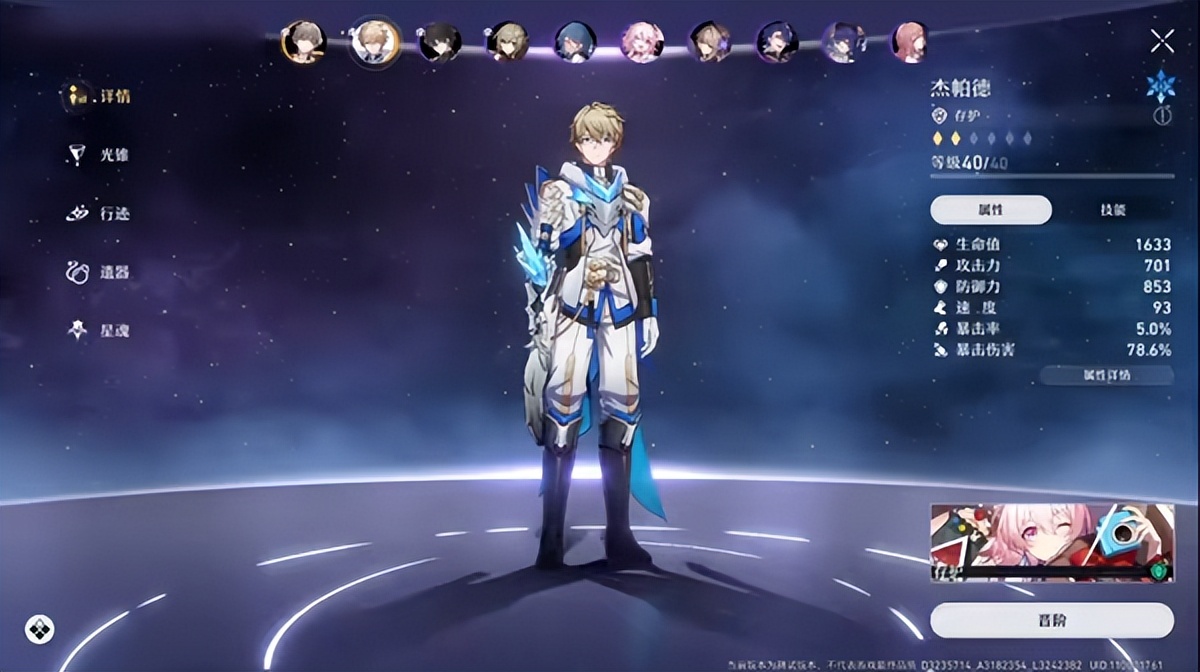Image resolution: width=1200 pixels, height=672 pixels.
Task: Switch to pink-haired March 7th portrait
Action: tap(641, 43)
